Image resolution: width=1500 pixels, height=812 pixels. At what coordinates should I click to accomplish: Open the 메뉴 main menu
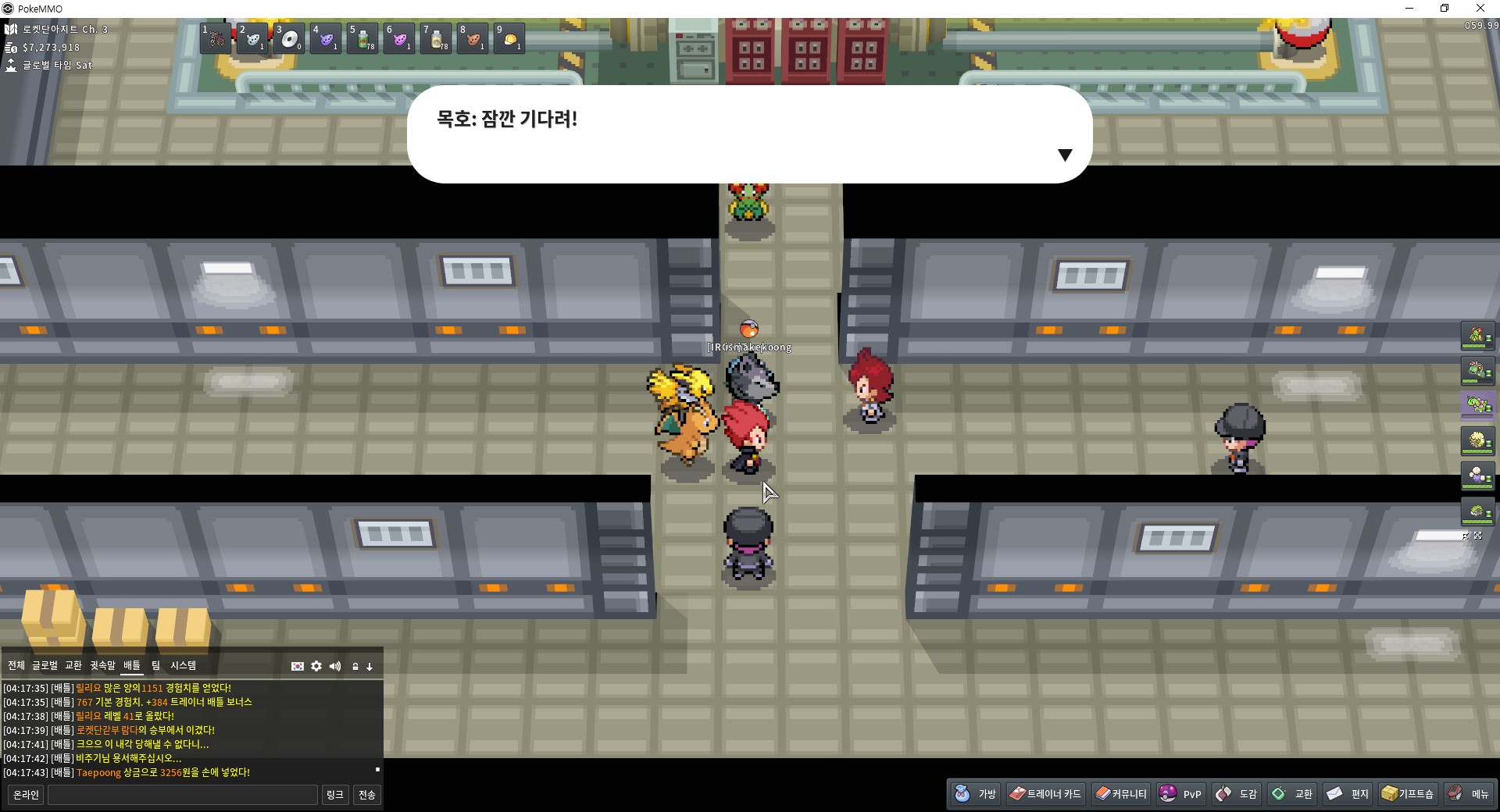coord(1468,793)
